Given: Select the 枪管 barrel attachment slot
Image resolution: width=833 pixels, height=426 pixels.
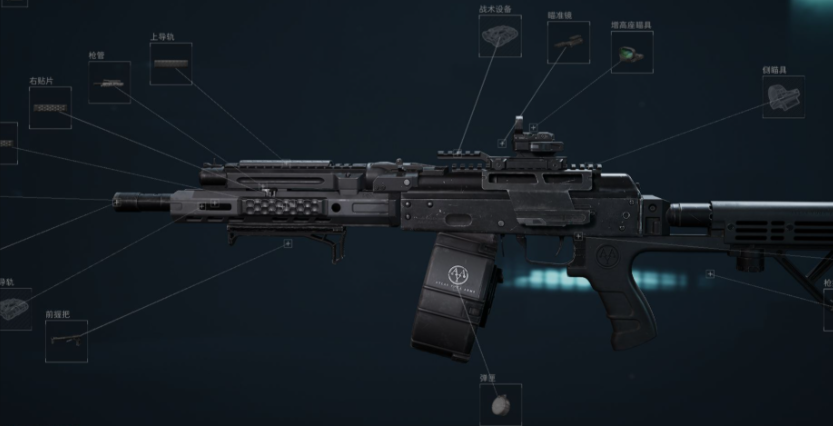Looking at the screenshot, I should click(109, 83).
